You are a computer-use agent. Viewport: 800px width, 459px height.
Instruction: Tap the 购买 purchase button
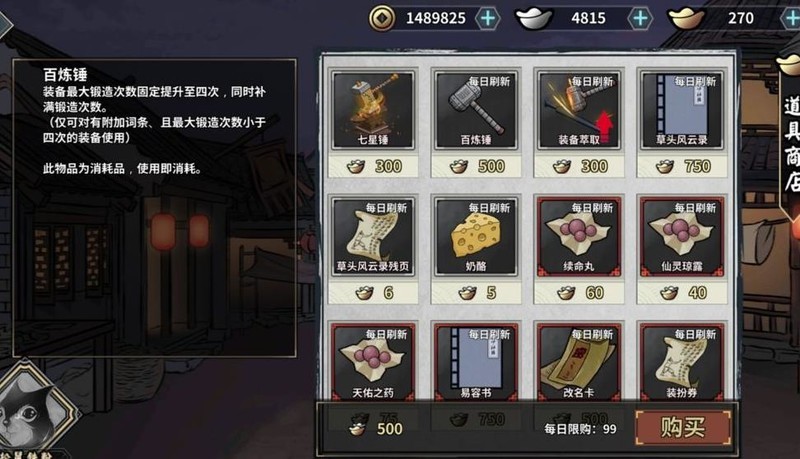[x=683, y=428]
